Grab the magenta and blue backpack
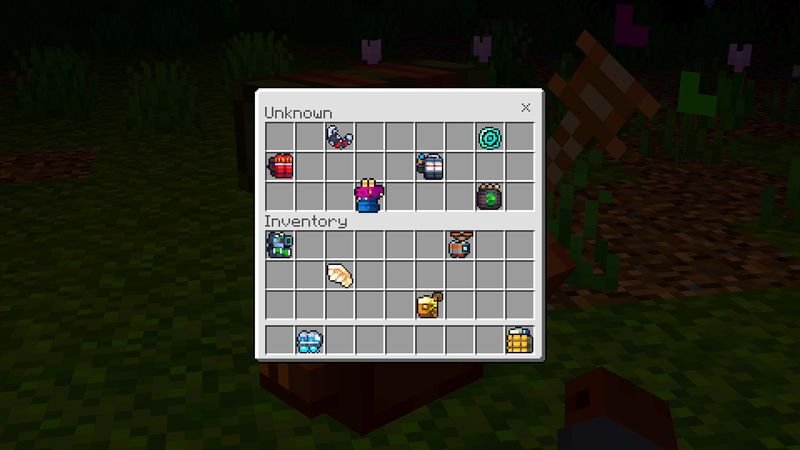The width and height of the screenshot is (800, 450). 370,196
